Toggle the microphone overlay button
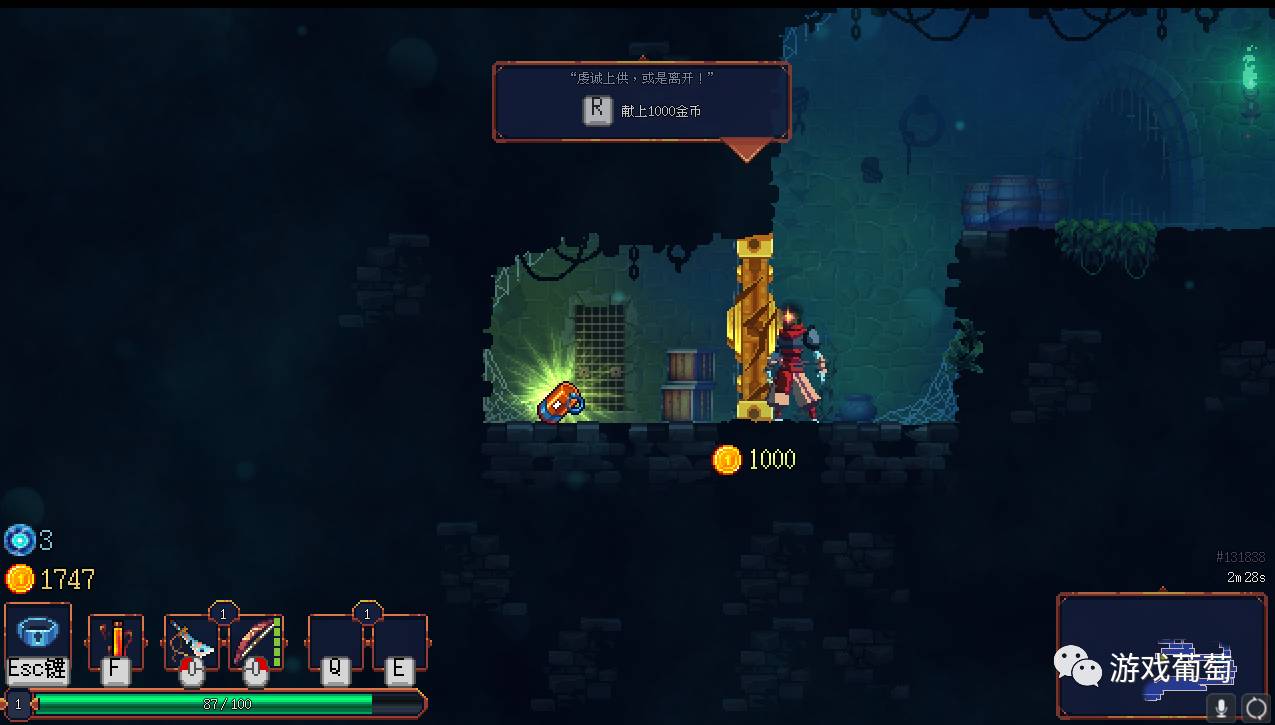 1222,708
